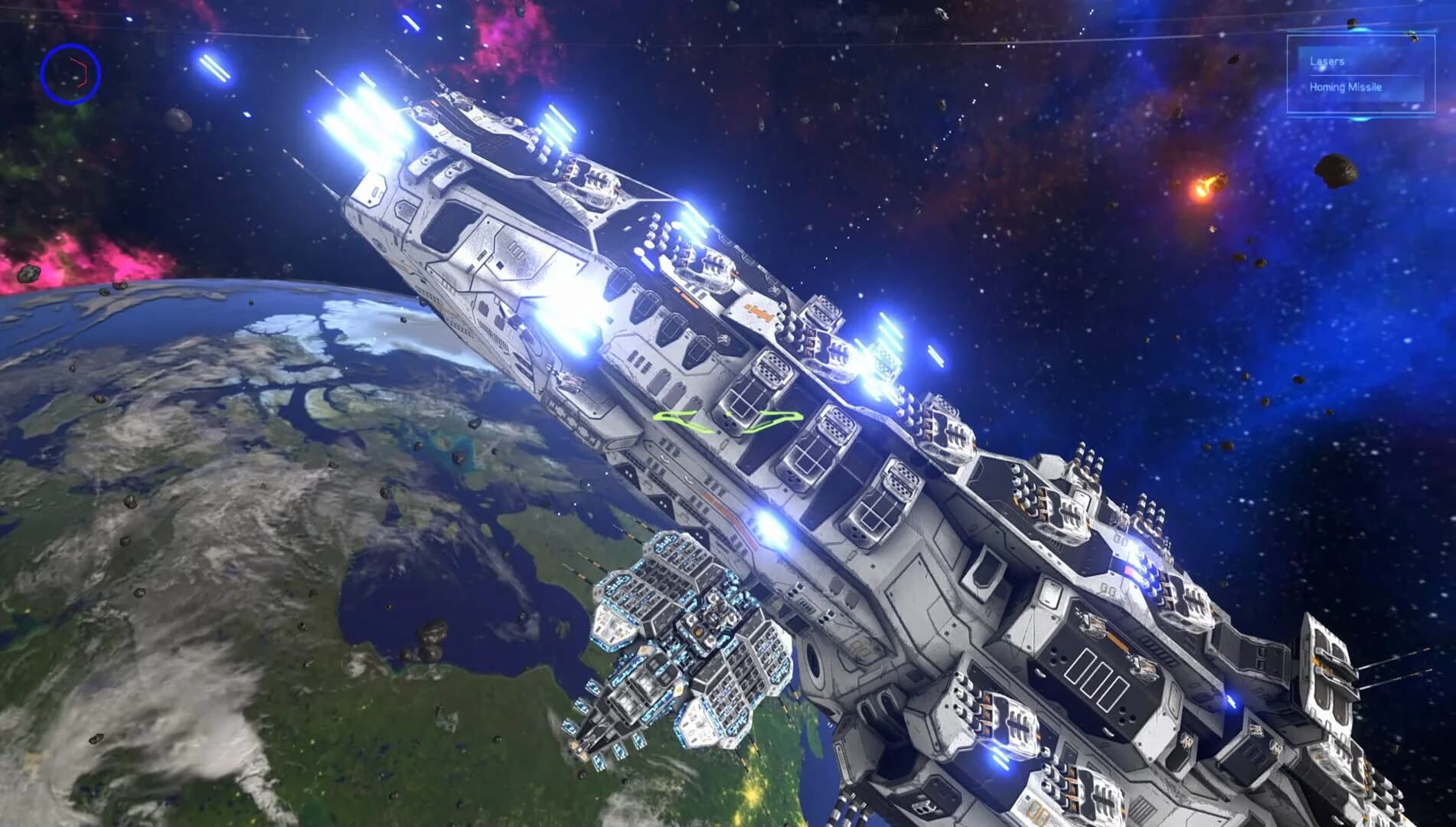Toggle the highlighted Lasers weapon entry
Image resolution: width=1456 pixels, height=827 pixels.
click(x=1327, y=62)
